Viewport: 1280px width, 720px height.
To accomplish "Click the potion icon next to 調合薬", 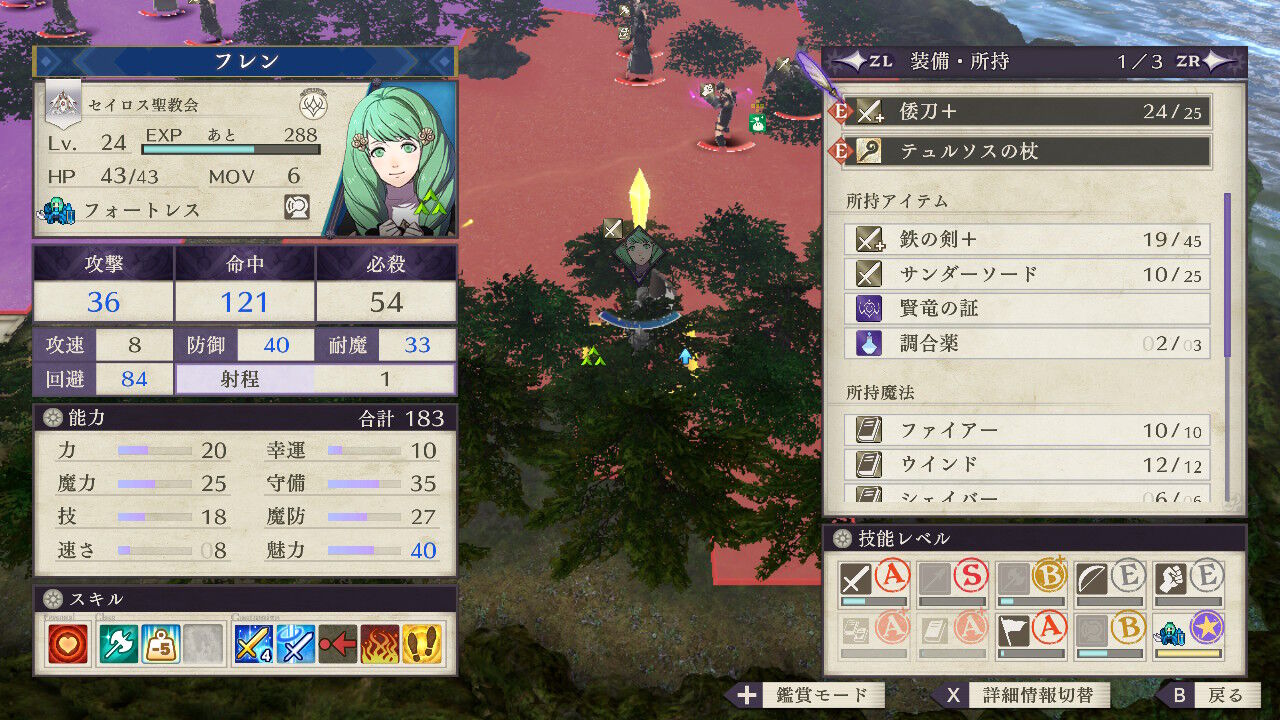I will 867,344.
